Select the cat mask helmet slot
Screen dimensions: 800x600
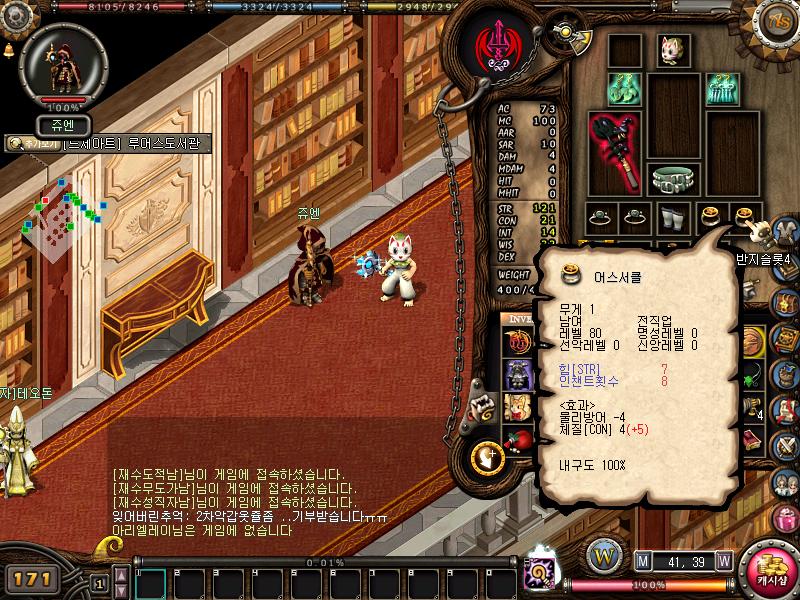673,49
